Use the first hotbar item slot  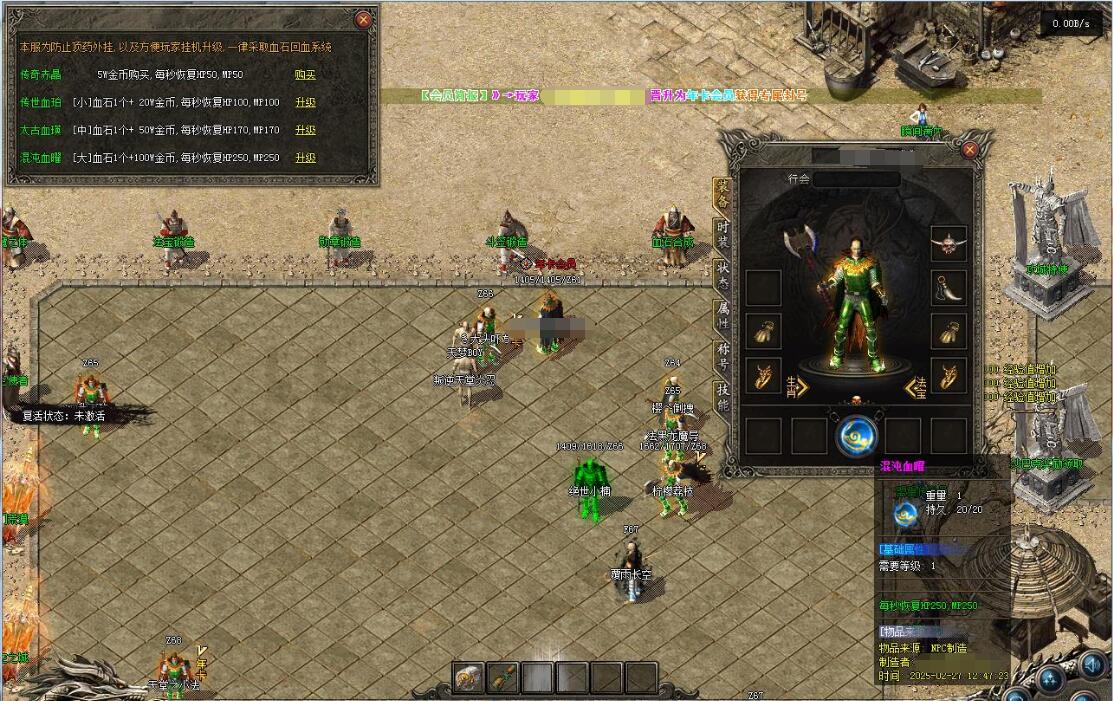coord(470,677)
